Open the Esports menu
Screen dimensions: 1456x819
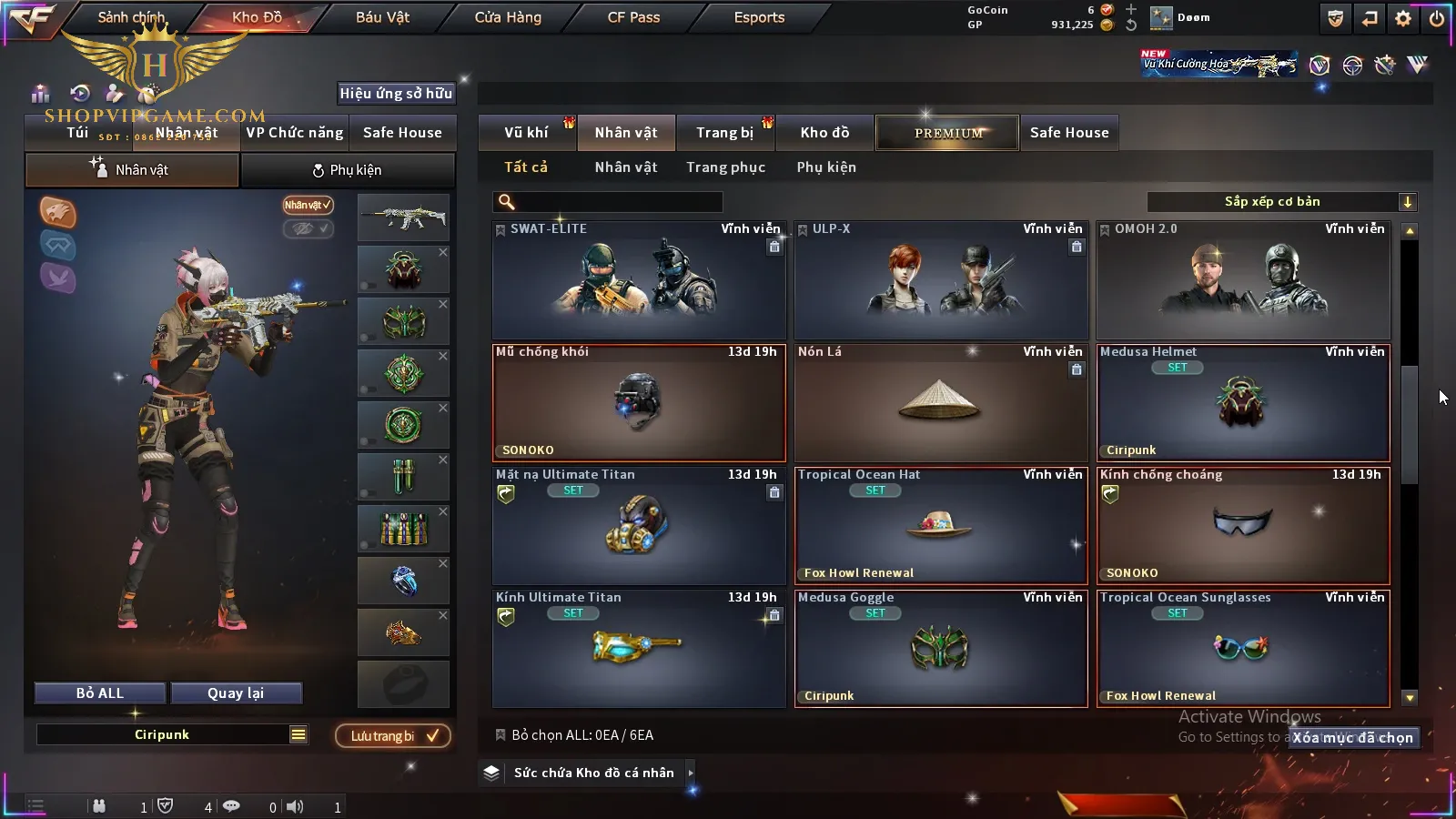(759, 17)
